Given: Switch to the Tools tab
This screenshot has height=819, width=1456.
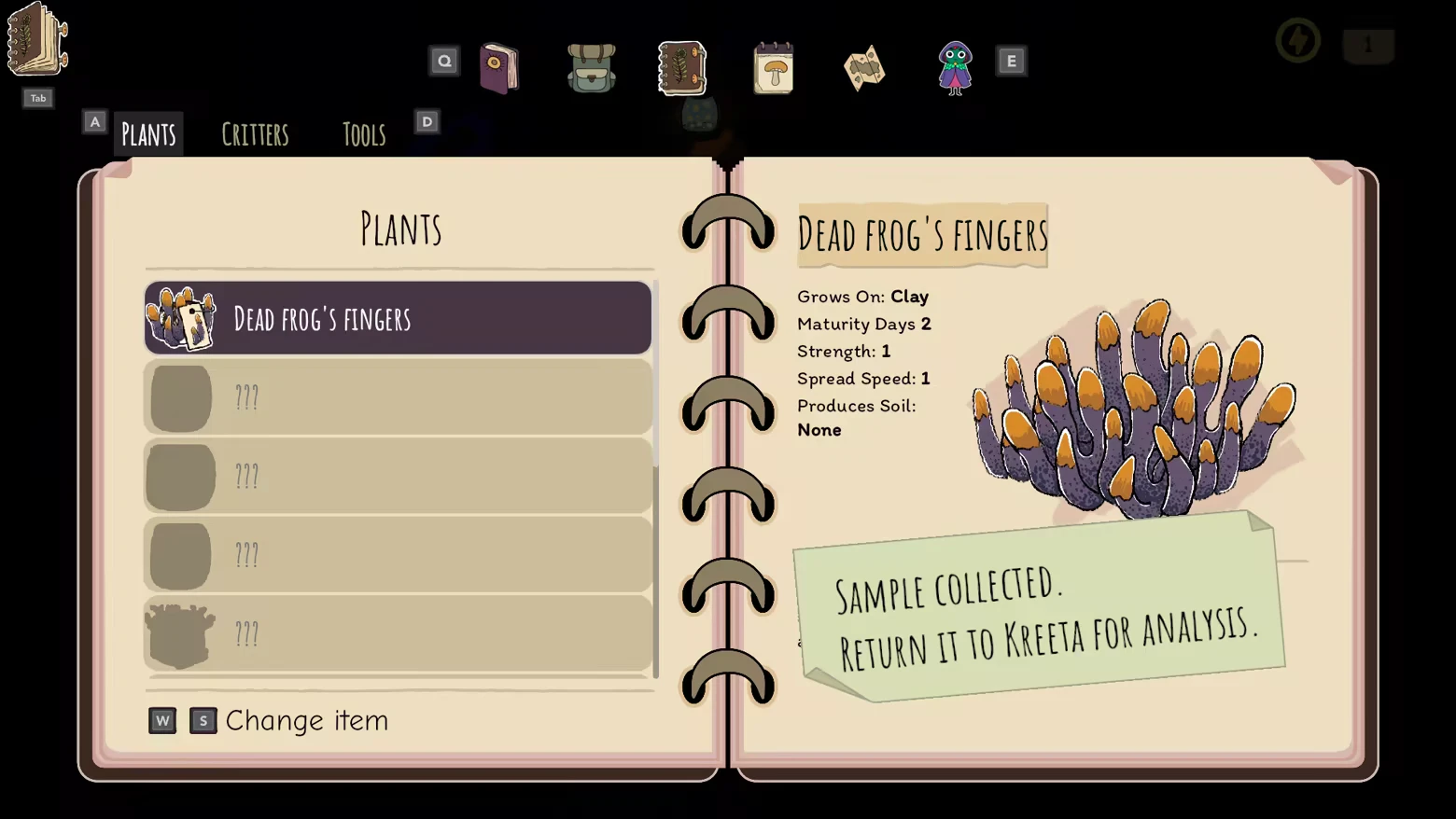Looking at the screenshot, I should click(363, 133).
